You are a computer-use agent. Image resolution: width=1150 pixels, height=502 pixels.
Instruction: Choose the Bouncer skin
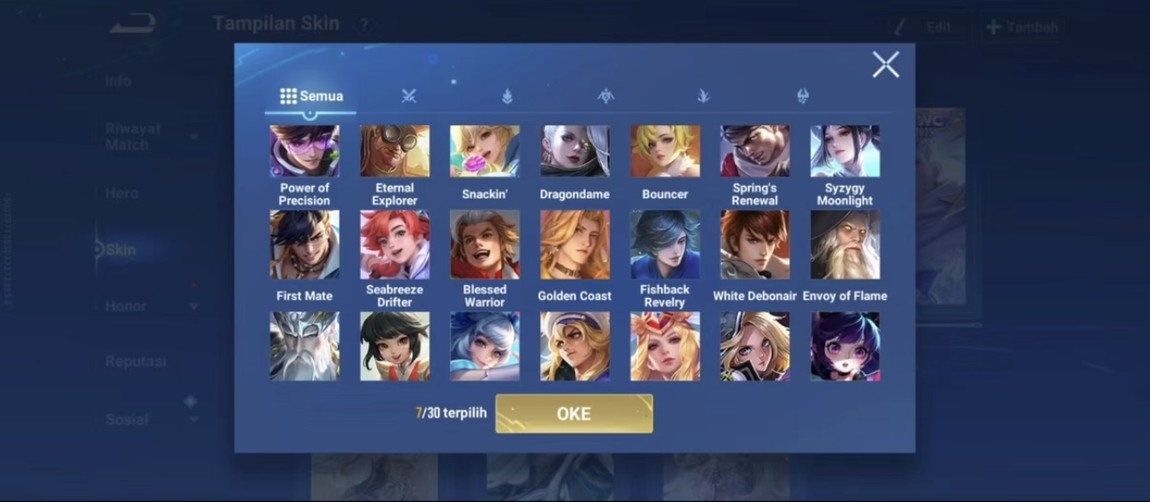coord(665,152)
